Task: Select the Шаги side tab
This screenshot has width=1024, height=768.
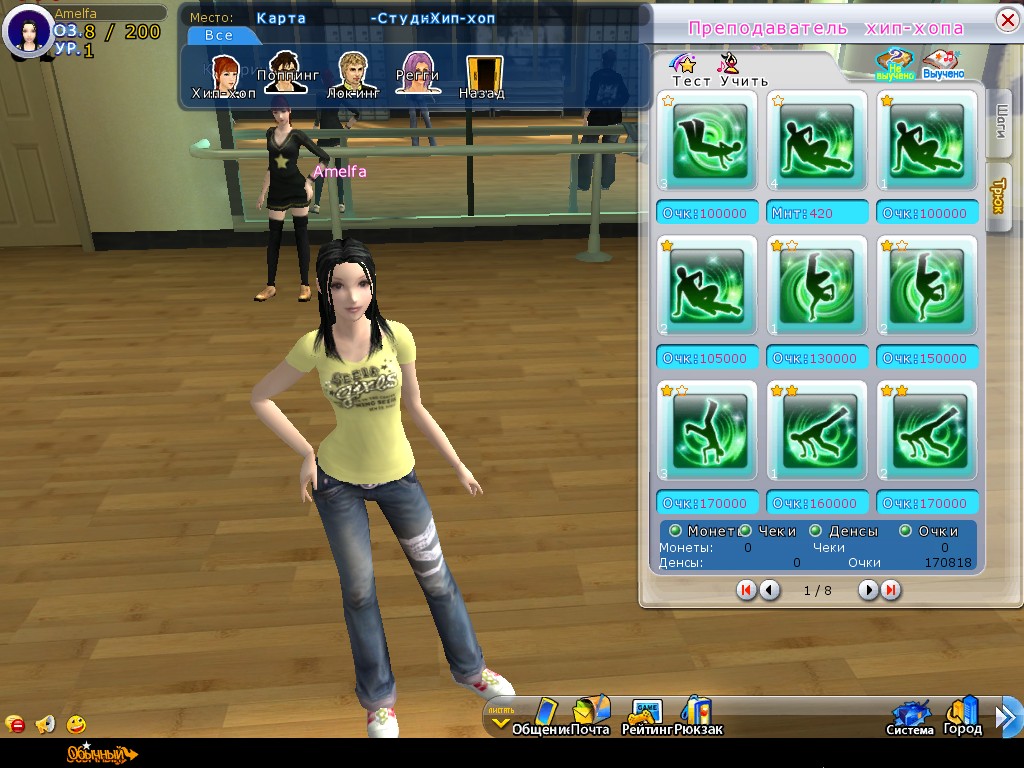Action: tap(998, 124)
